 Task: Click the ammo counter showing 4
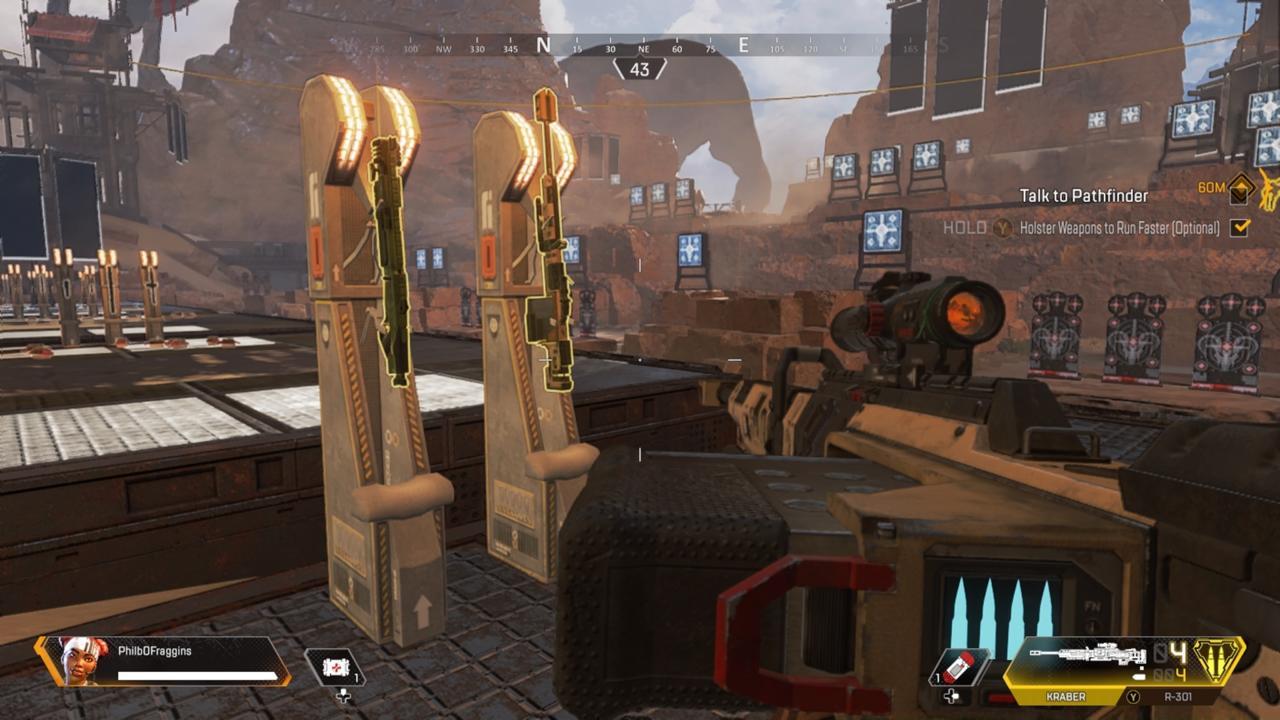1179,652
